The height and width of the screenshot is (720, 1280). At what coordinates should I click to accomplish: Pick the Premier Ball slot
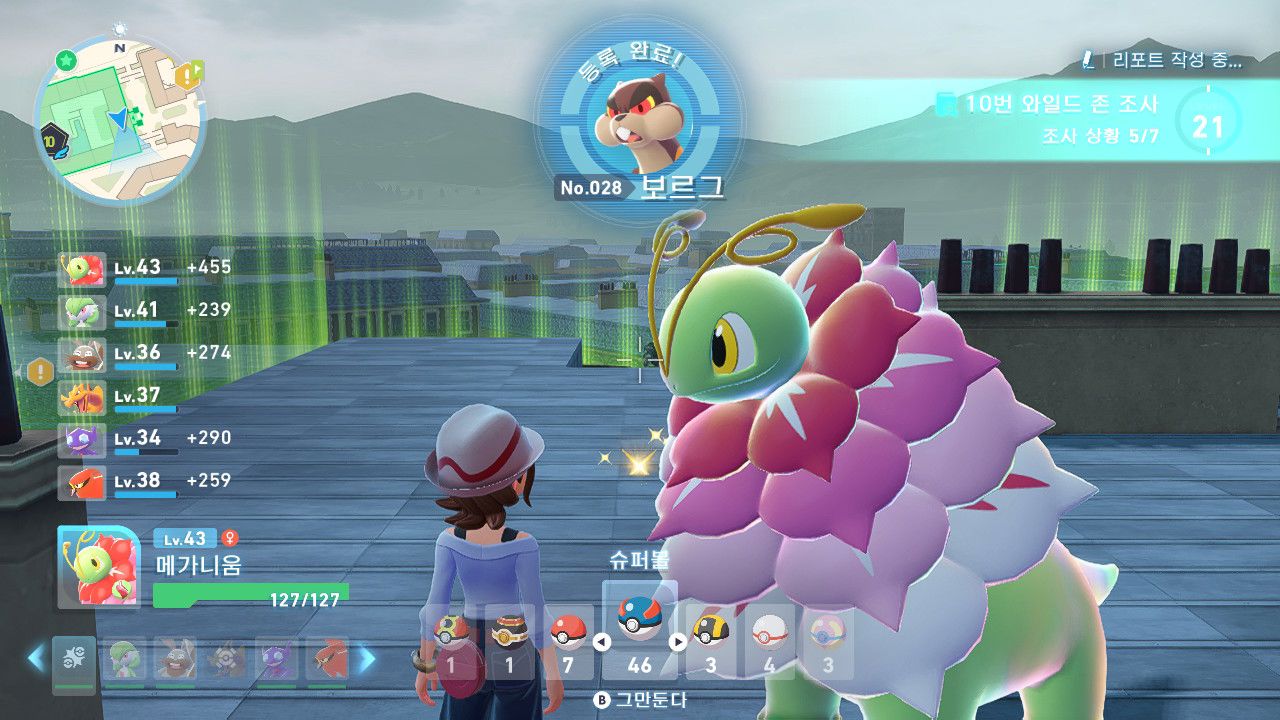[768, 640]
